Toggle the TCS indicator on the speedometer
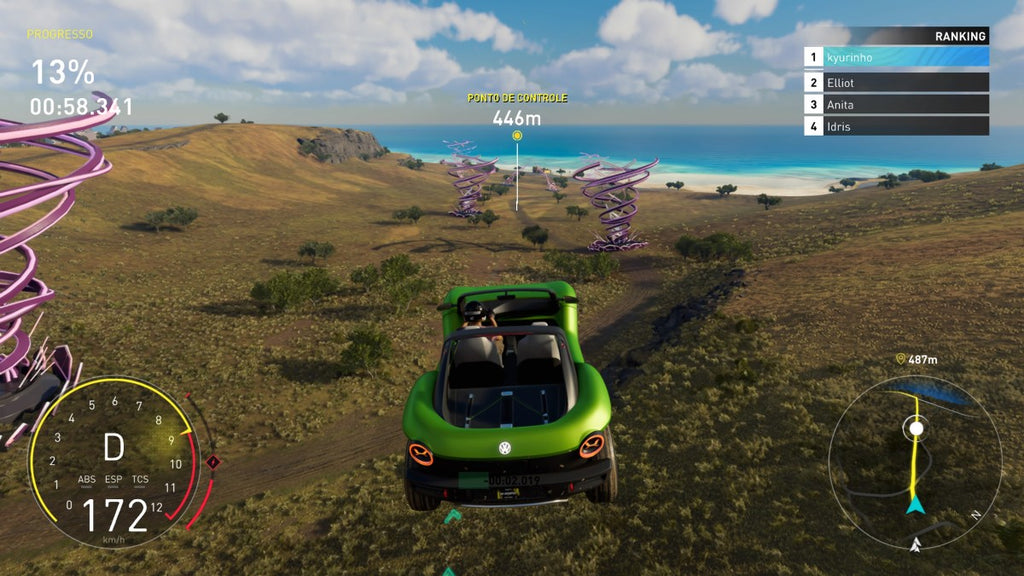 click(x=140, y=479)
